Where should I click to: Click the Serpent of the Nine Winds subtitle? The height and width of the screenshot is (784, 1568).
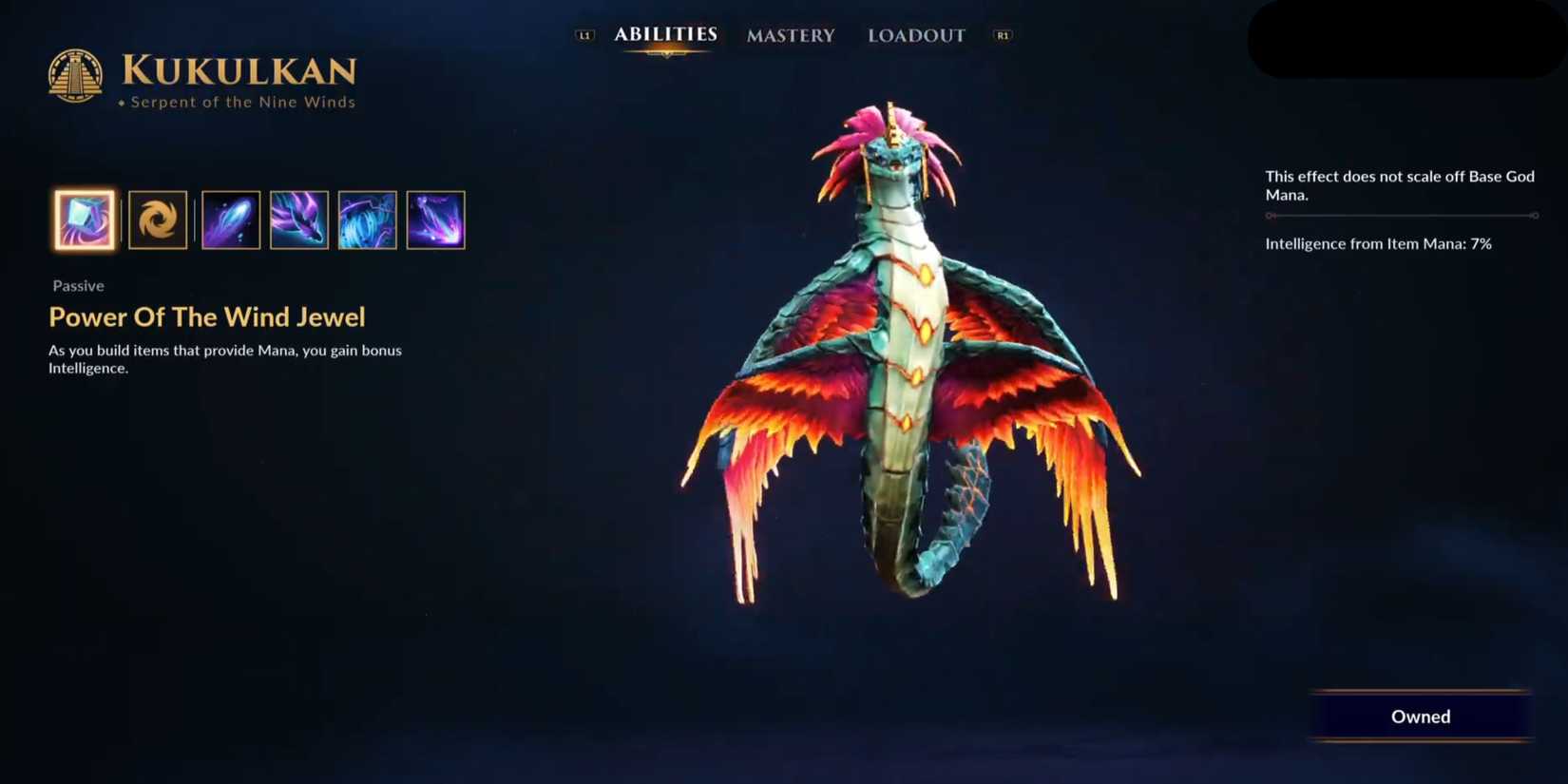(241, 102)
